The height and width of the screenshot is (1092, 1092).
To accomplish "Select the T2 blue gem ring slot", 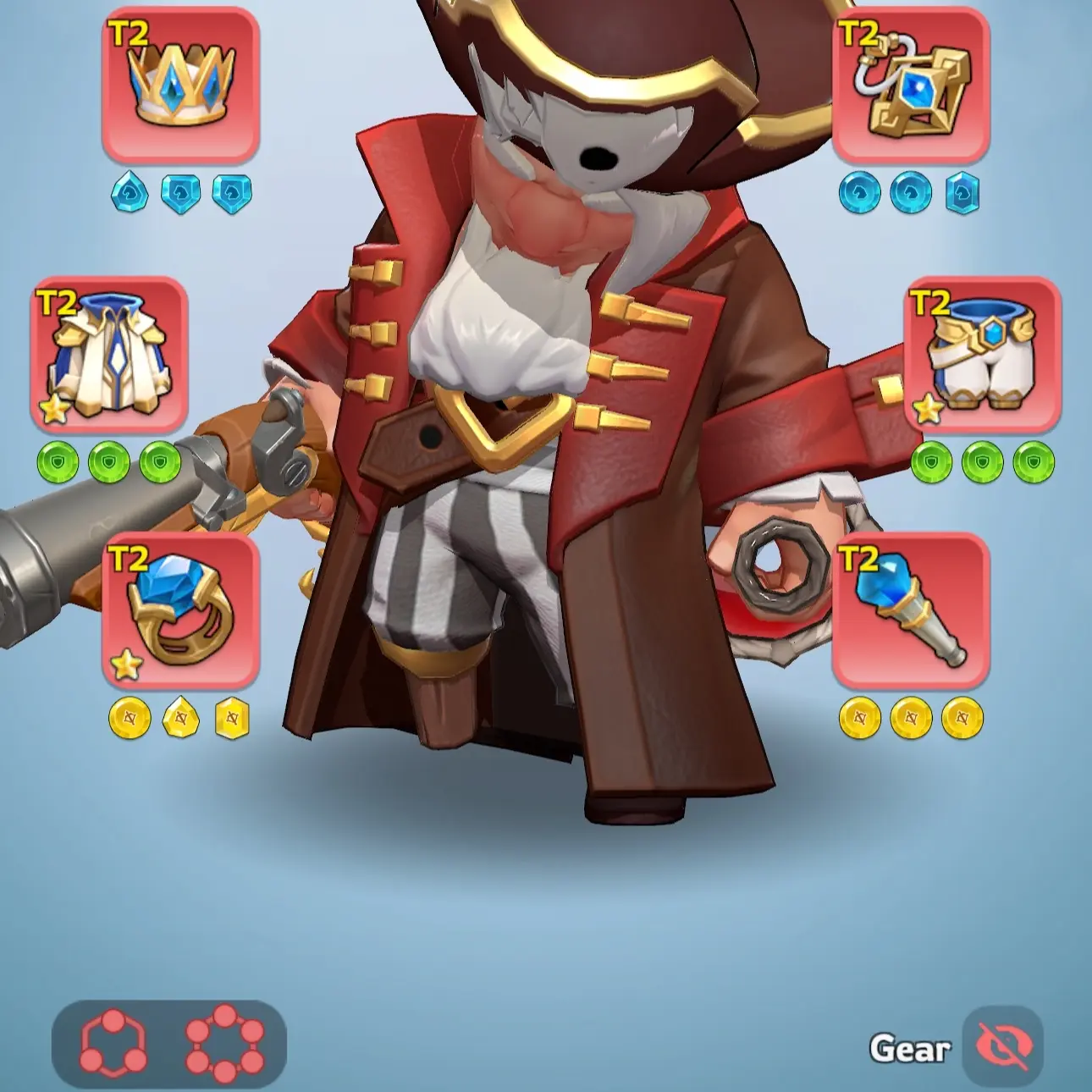I will [x=180, y=609].
